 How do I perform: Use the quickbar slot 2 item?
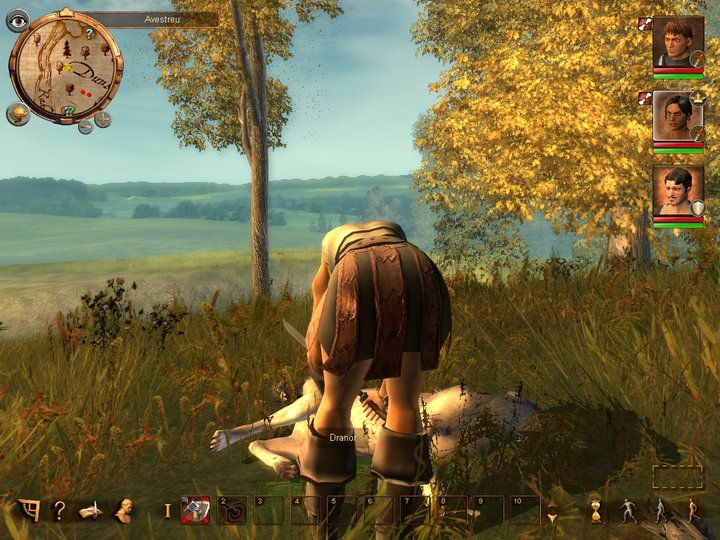232,510
